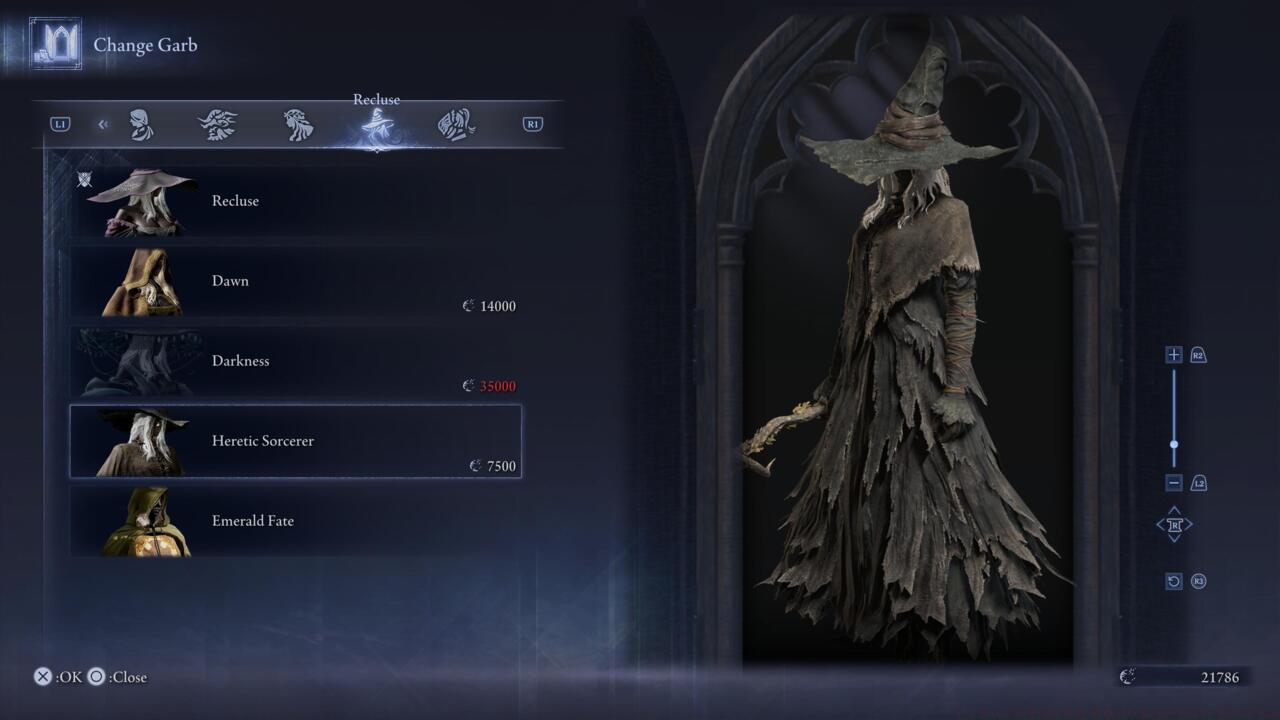Select the witch-hat Recluse class icon
Image resolution: width=1280 pixels, height=720 pixels.
(376, 123)
